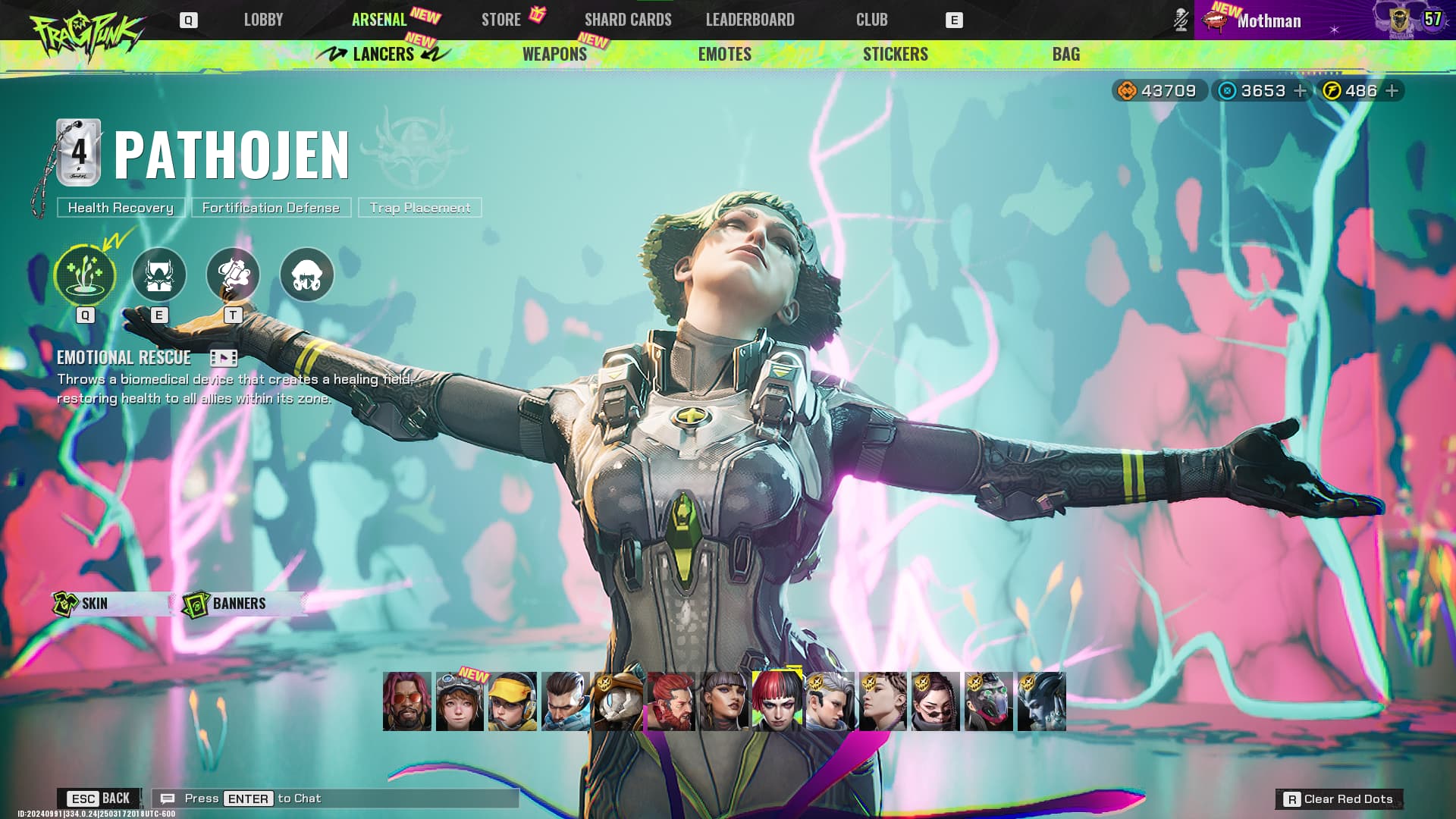This screenshot has height=819, width=1456.
Task: Switch to the Weapons sub-tab
Action: click(x=554, y=54)
